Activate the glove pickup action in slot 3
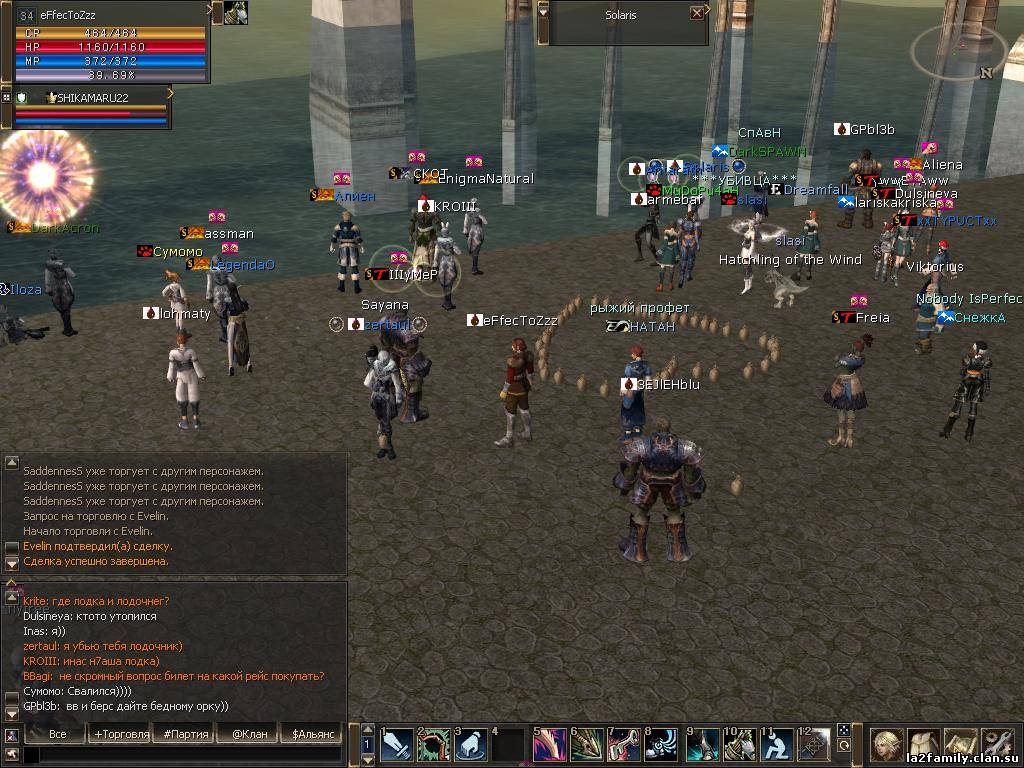Screen dimensions: 1024x768 pos(471,745)
